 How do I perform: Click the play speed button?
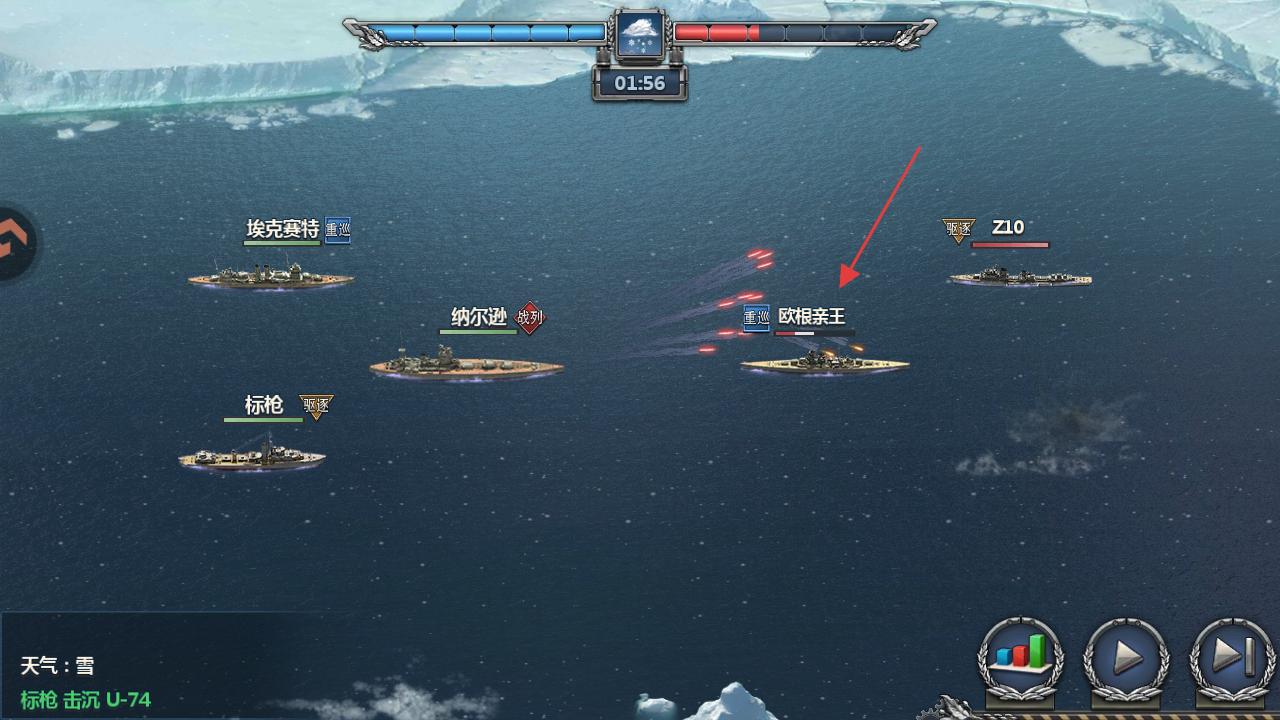(1126, 657)
